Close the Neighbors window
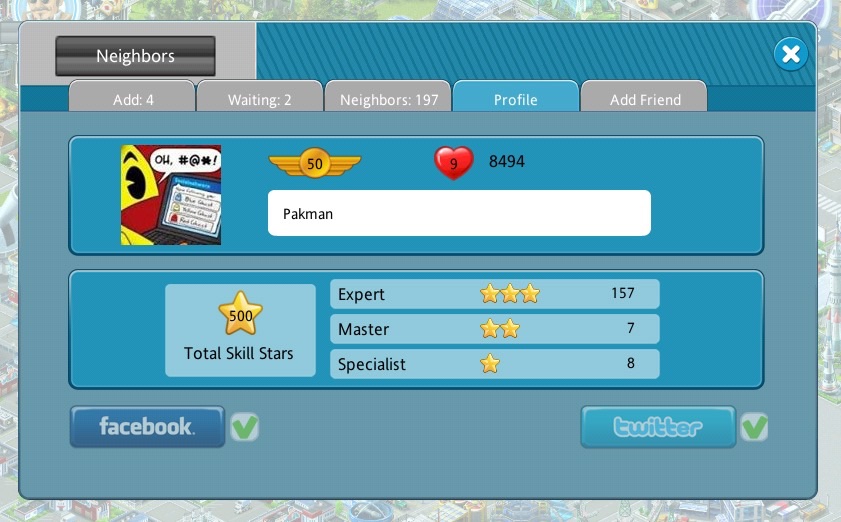Screen dimensions: 841x522 point(790,54)
